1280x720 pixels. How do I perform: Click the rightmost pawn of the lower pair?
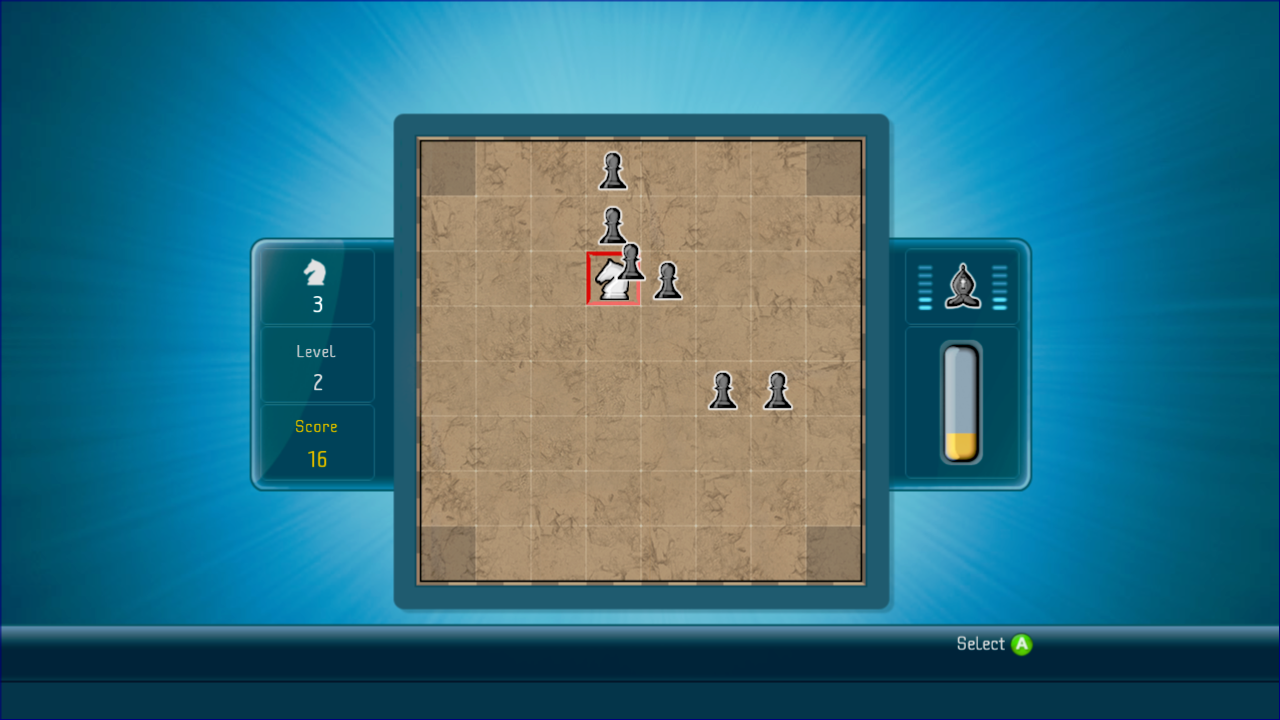777,390
